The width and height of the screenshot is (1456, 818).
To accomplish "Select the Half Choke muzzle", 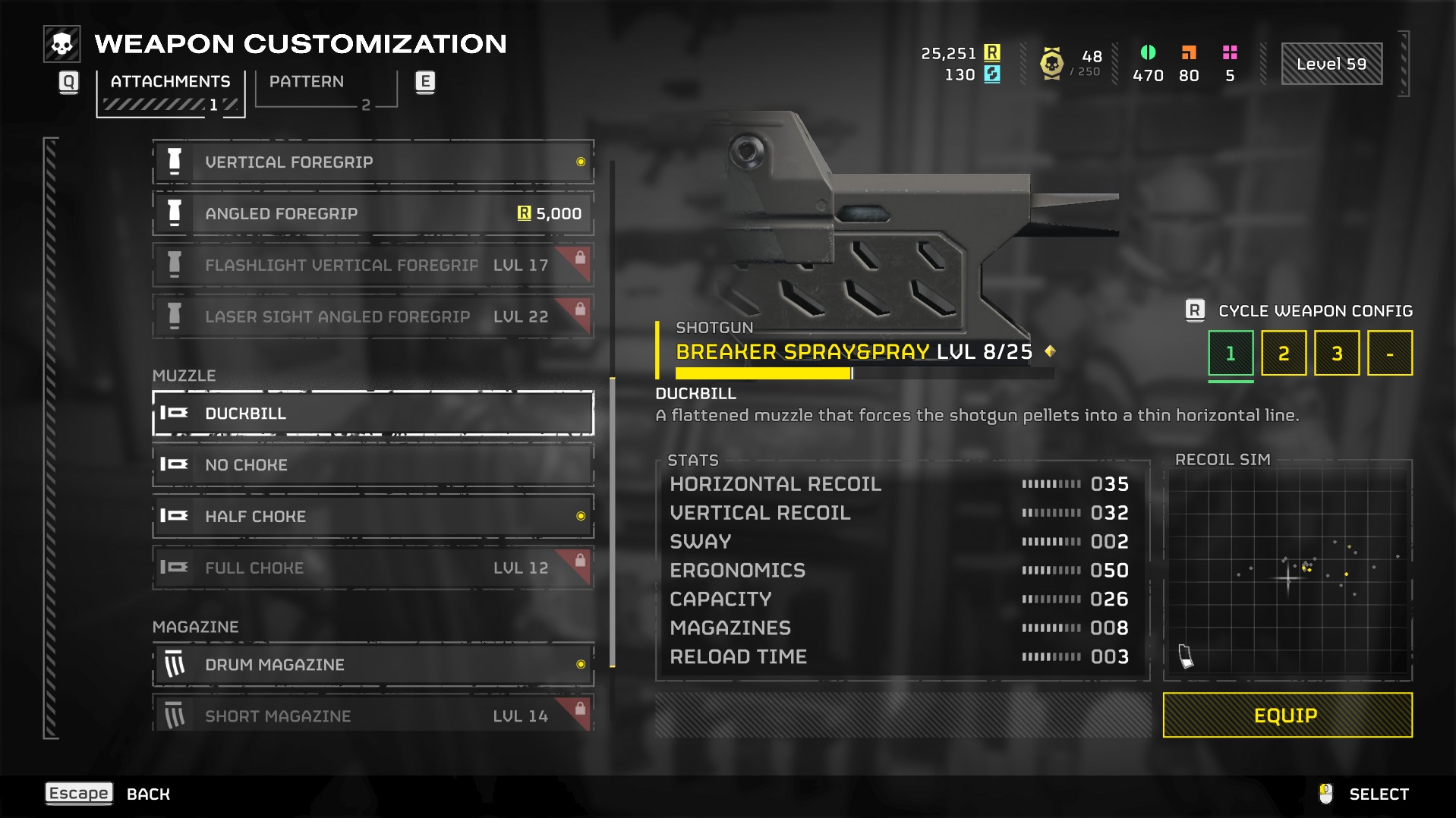I will [373, 517].
